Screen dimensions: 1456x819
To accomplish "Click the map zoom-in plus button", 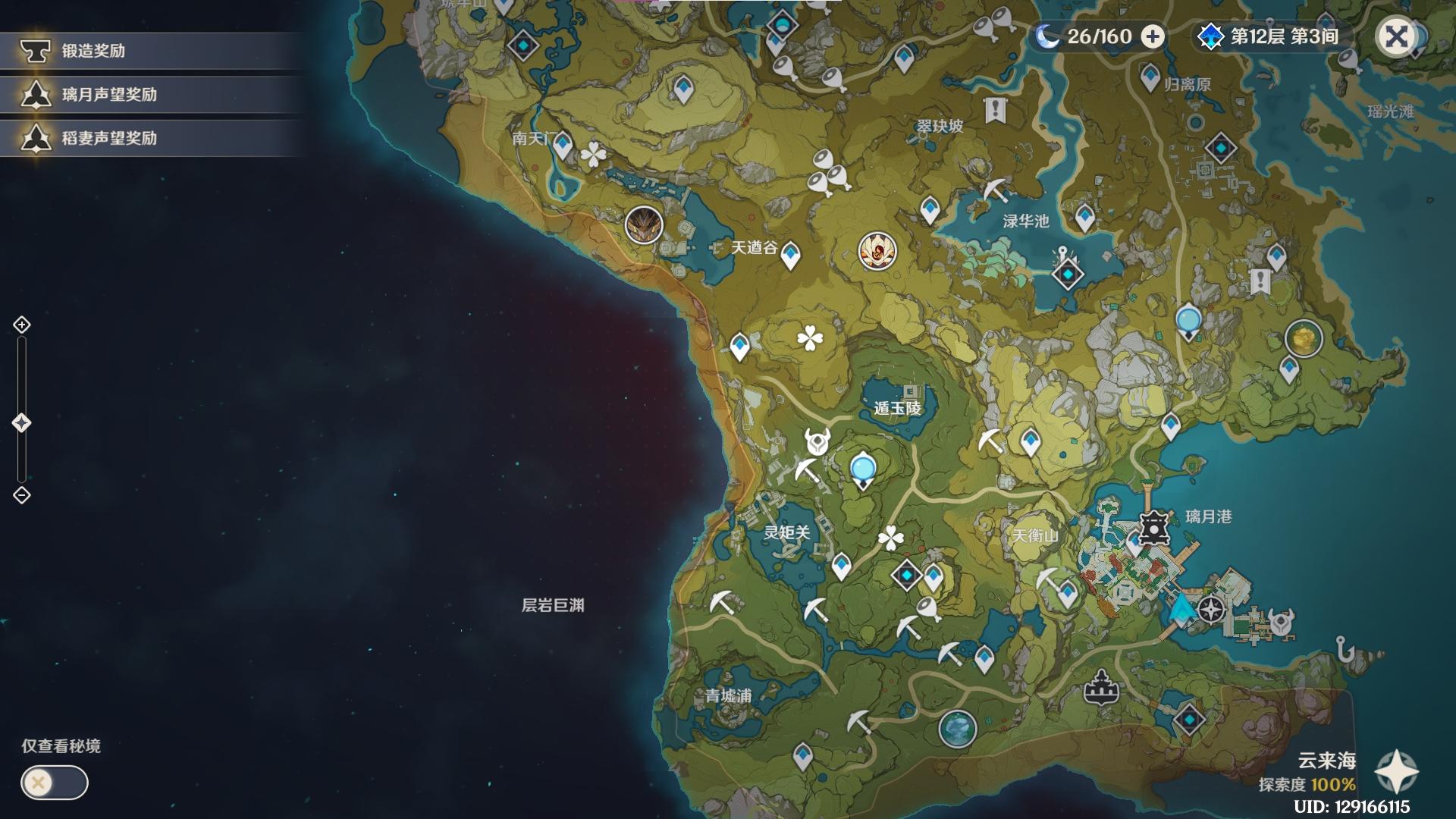I will click(x=22, y=325).
